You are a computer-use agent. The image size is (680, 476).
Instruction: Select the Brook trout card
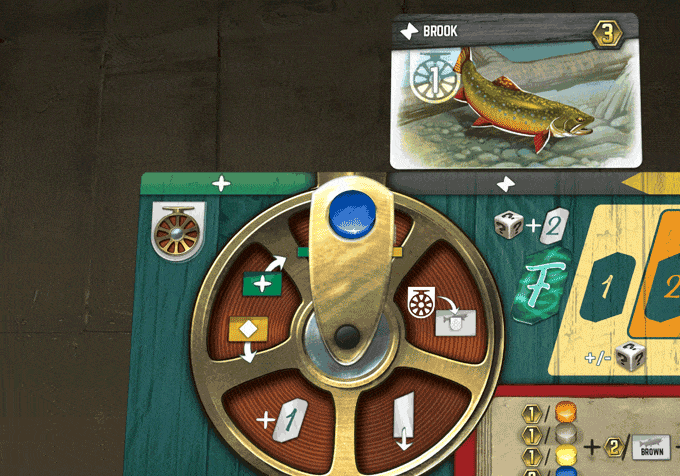[514, 90]
